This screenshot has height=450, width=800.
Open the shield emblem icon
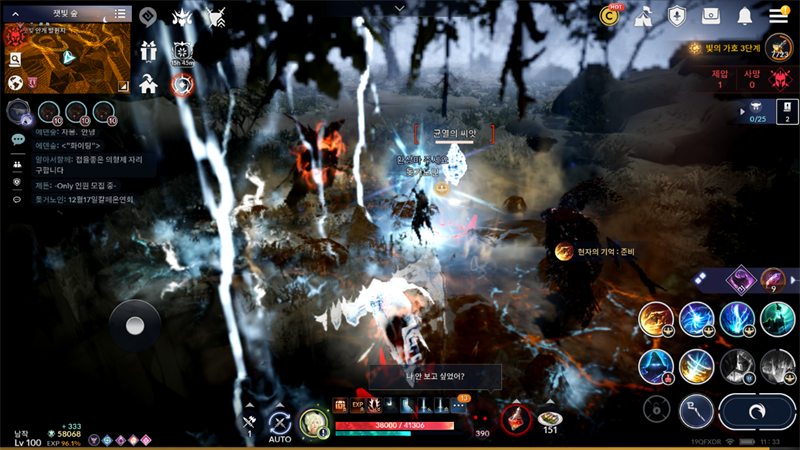pyautogui.click(x=677, y=15)
